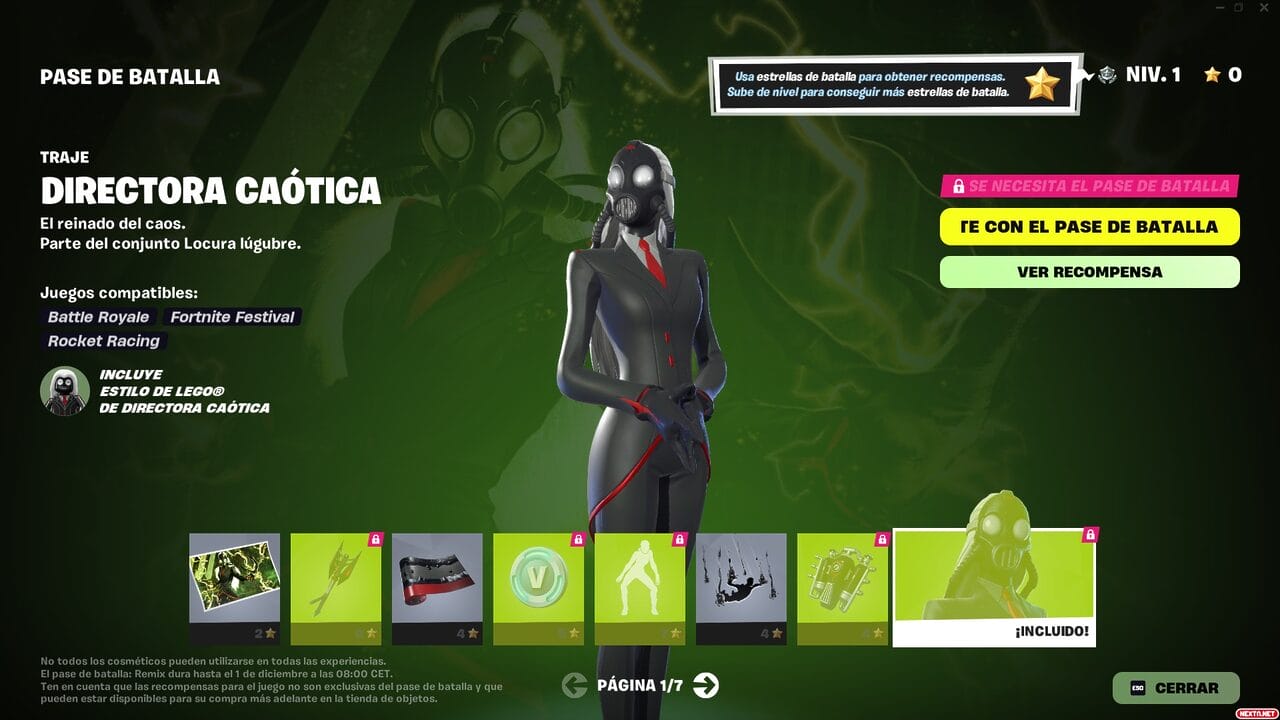Image resolution: width=1280 pixels, height=720 pixels.
Task: Toggle the Rocket Racing compatibility tag
Action: [103, 341]
